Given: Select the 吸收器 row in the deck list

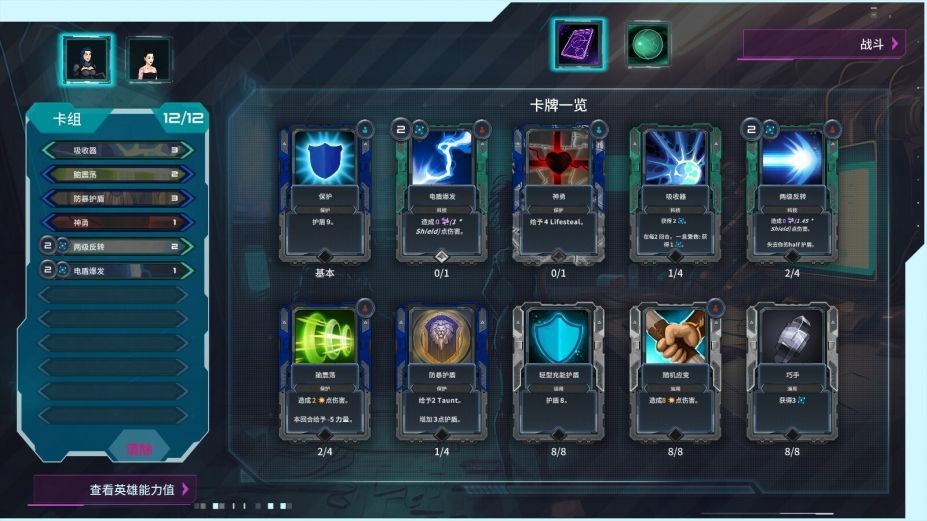Looking at the screenshot, I should (117, 151).
